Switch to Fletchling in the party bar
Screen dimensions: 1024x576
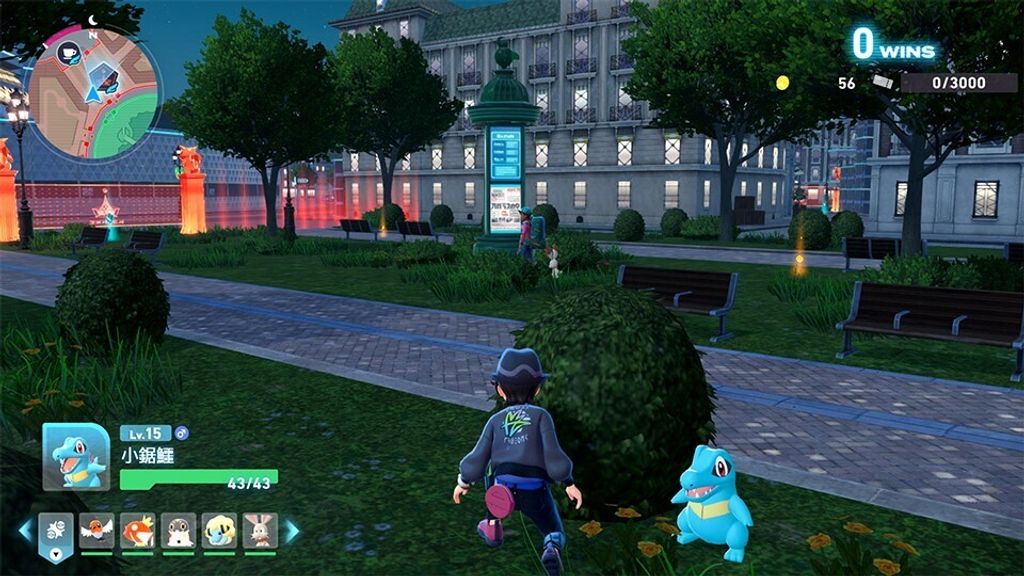97,530
